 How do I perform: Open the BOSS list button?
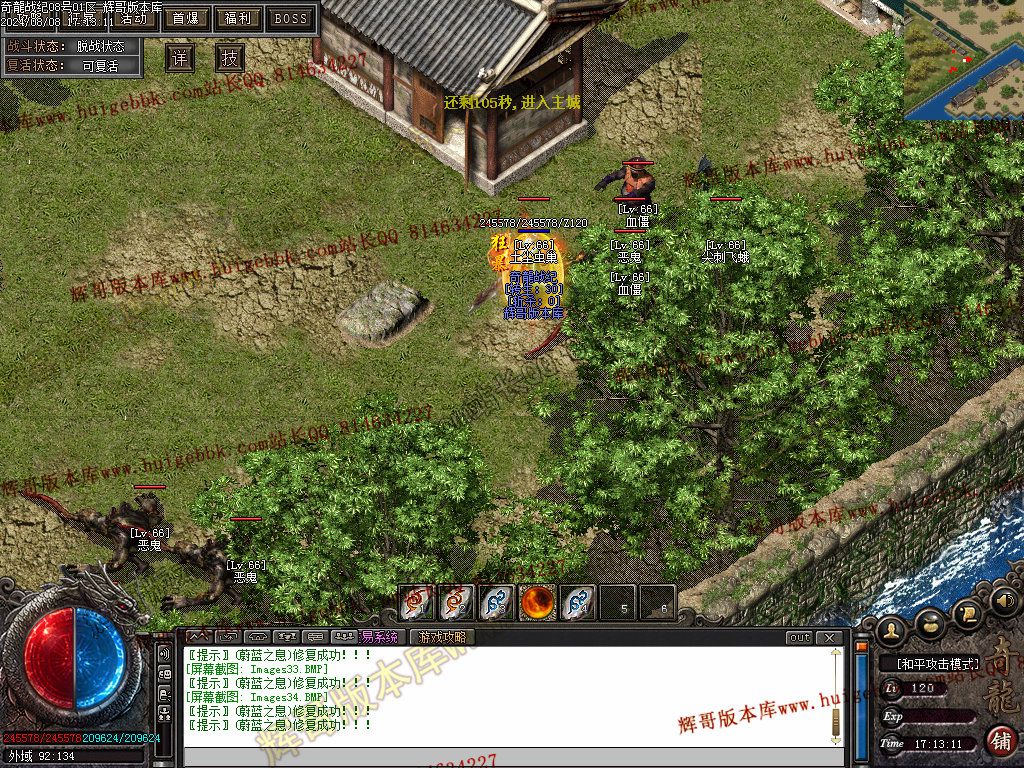pos(291,18)
